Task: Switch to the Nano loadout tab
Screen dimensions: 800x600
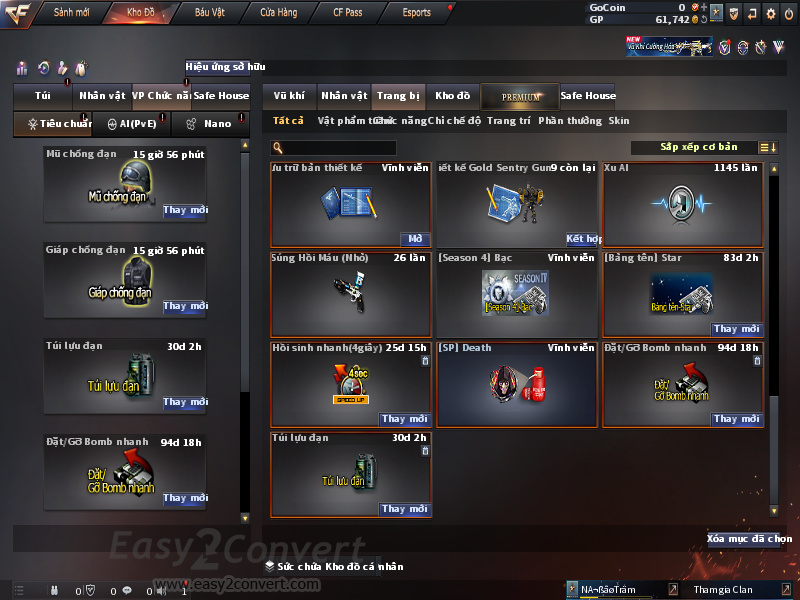Action: tap(211, 125)
